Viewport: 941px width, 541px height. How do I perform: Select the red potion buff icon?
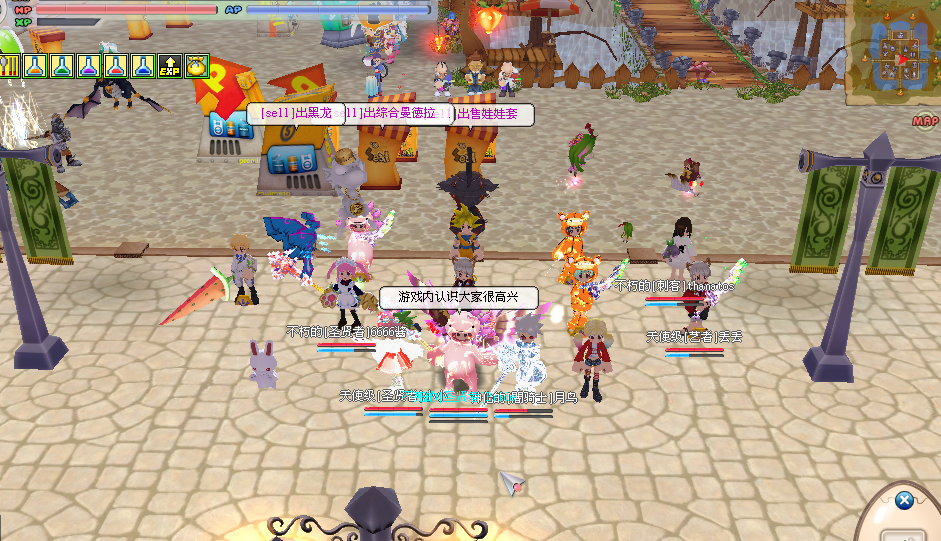pos(116,66)
